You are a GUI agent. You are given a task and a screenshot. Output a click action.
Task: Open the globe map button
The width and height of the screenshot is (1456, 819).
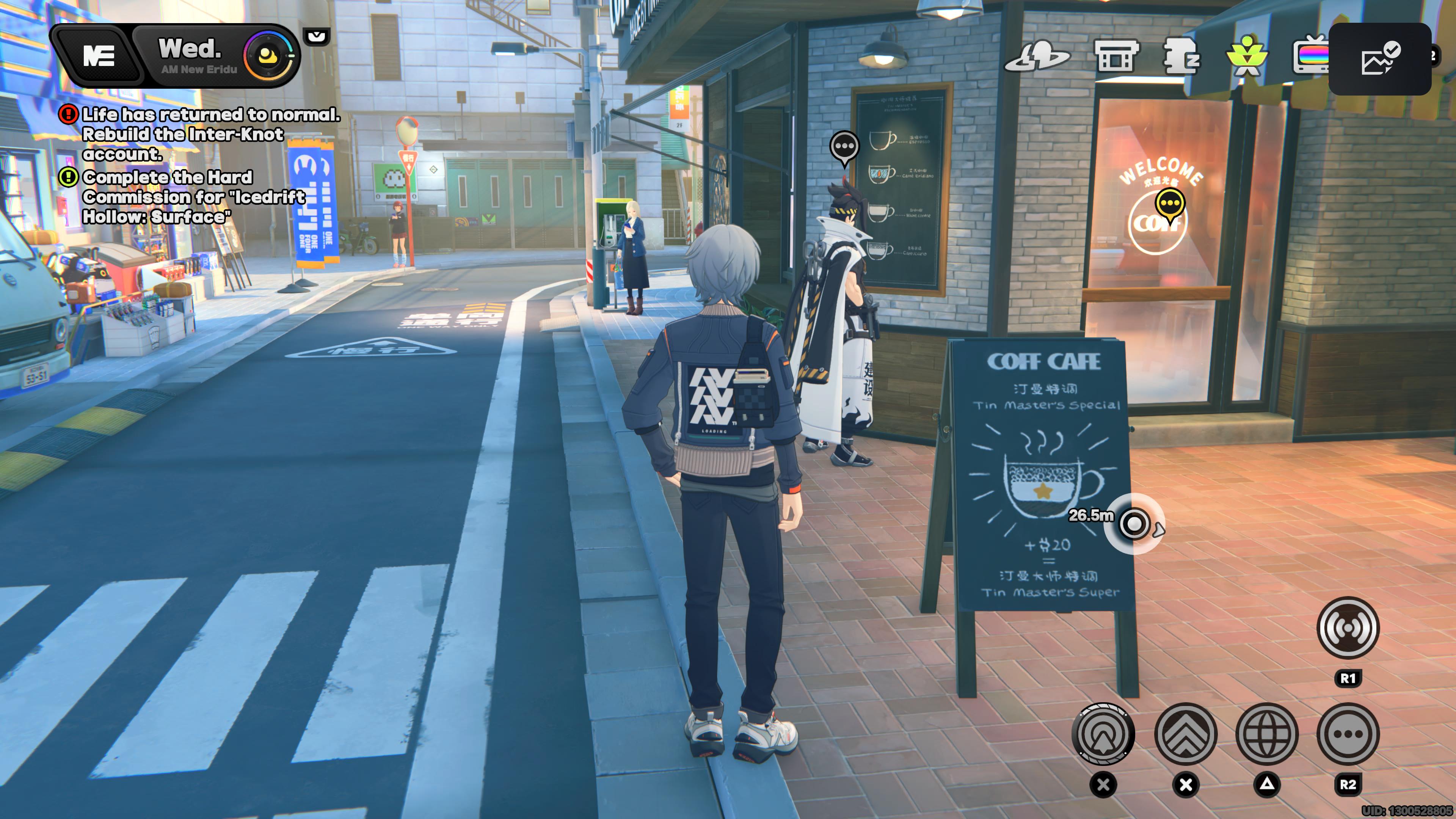coord(1267,734)
